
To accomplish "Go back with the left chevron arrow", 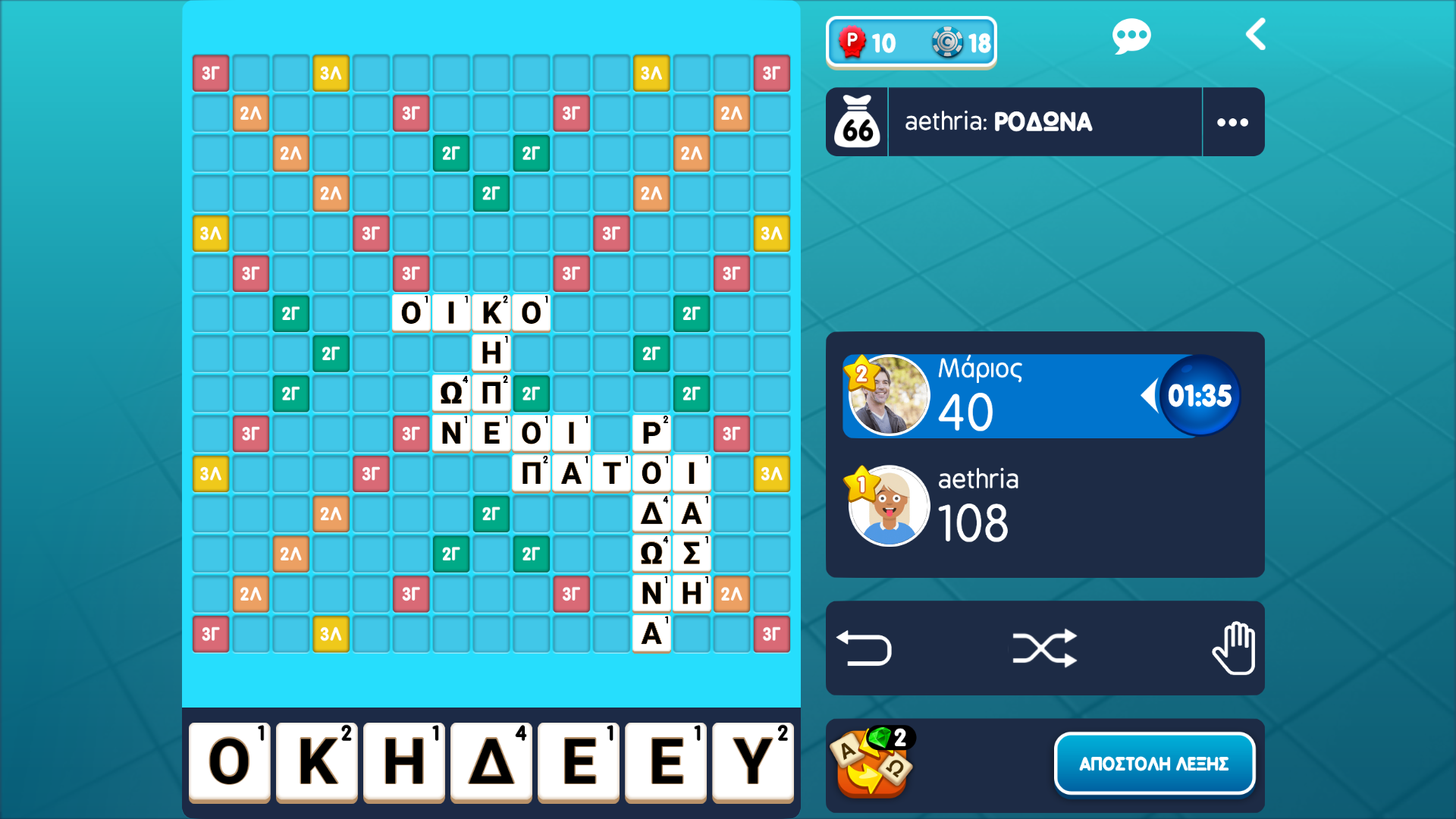I will tap(1255, 34).
